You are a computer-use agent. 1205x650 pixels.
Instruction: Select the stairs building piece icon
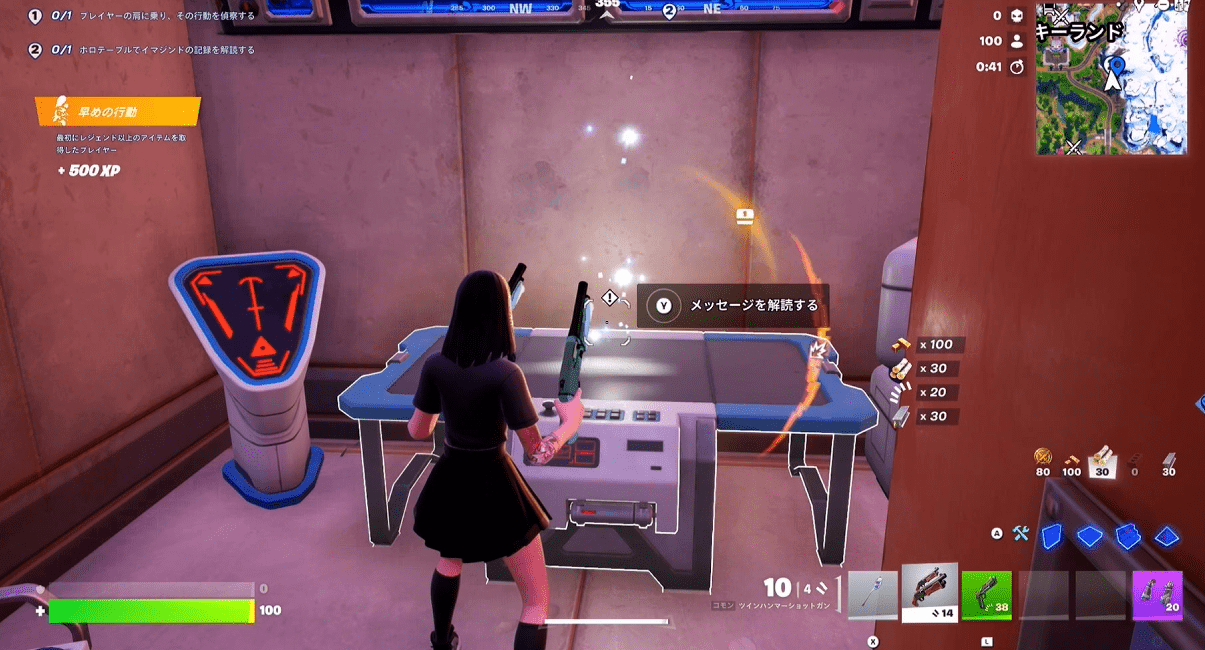click(1128, 536)
